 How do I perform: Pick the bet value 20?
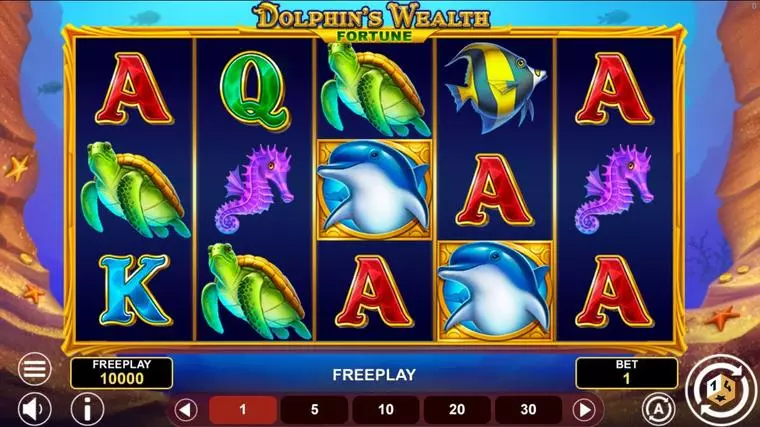457,409
